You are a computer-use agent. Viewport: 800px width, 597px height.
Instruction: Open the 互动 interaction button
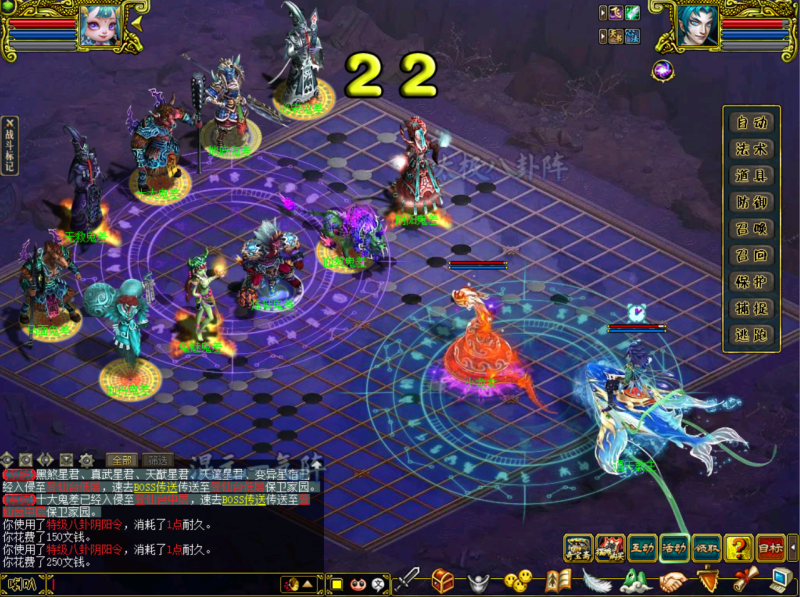click(642, 547)
